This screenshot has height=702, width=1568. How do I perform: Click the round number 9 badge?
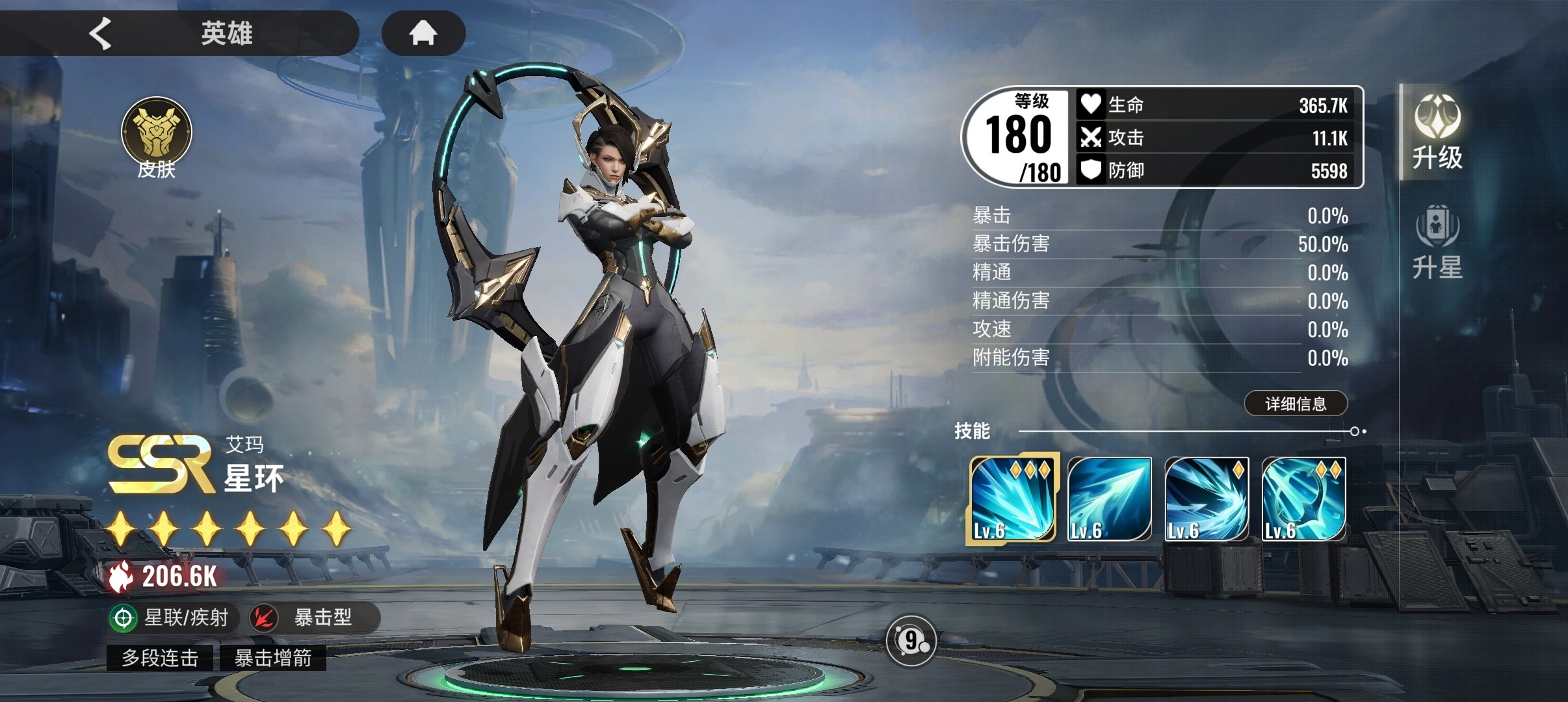pos(911,641)
